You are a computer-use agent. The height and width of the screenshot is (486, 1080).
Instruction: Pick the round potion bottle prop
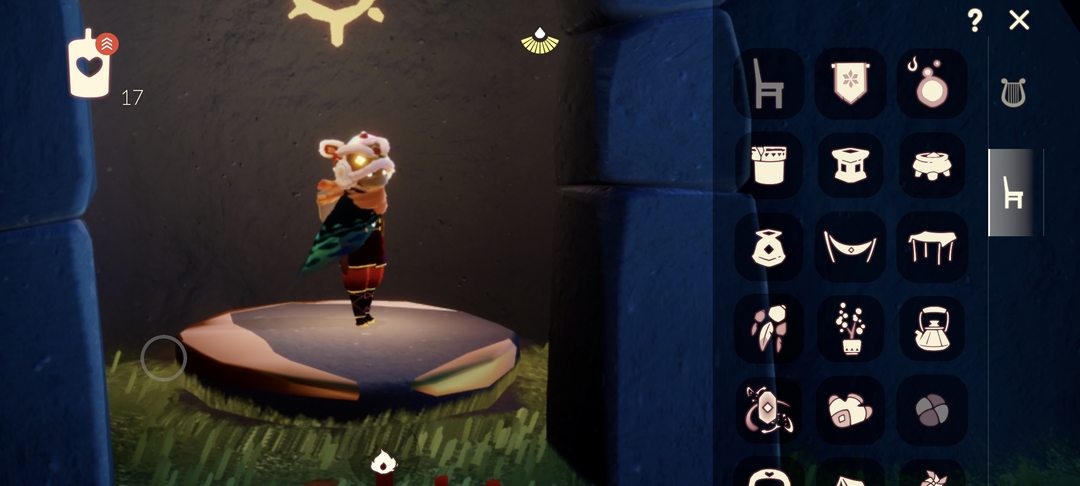point(932,84)
